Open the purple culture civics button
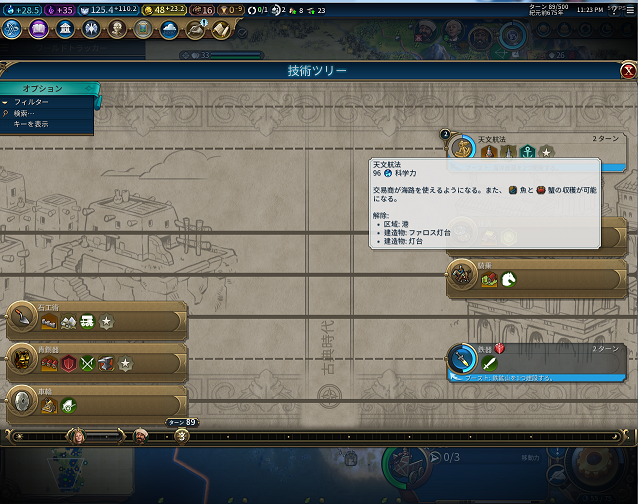The height and width of the screenshot is (504, 638). click(x=39, y=28)
